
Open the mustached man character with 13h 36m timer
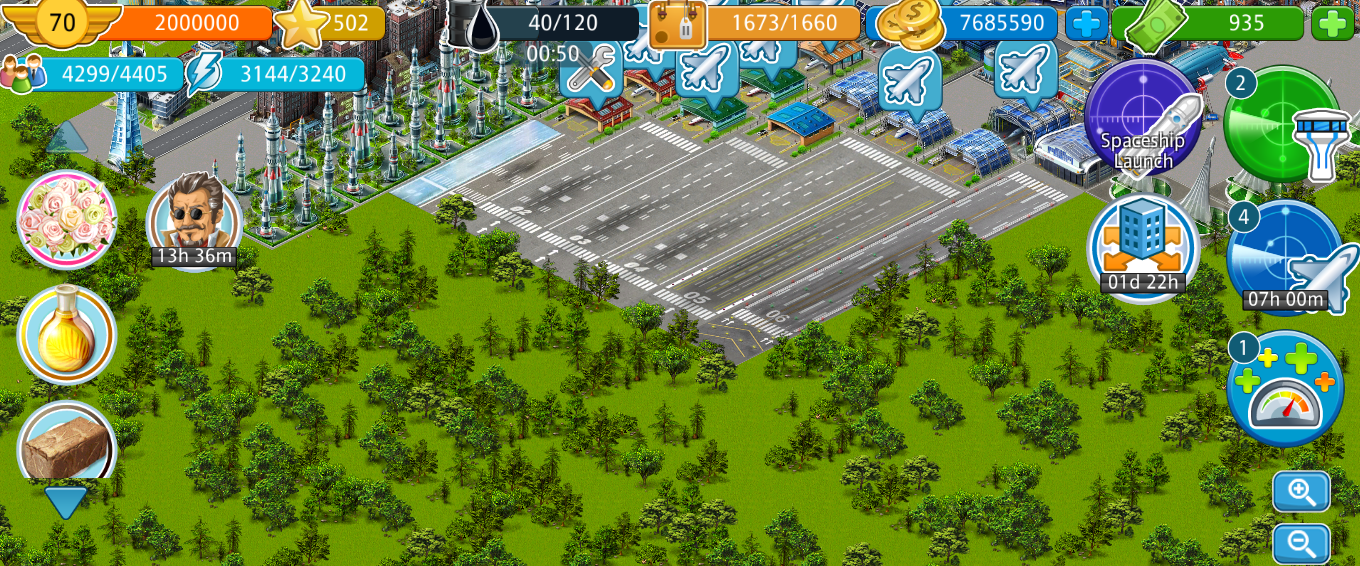pos(194,220)
